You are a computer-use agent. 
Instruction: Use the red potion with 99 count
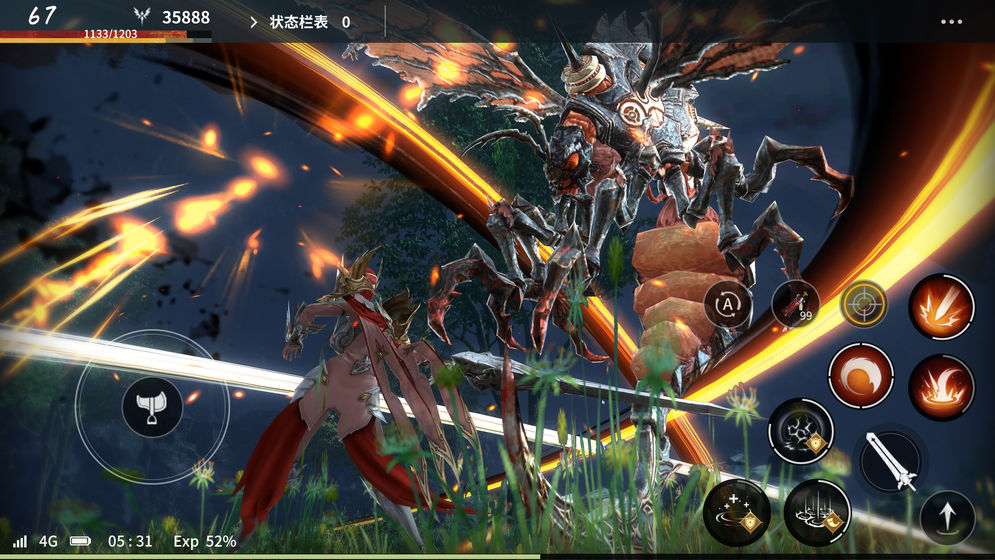coord(795,303)
